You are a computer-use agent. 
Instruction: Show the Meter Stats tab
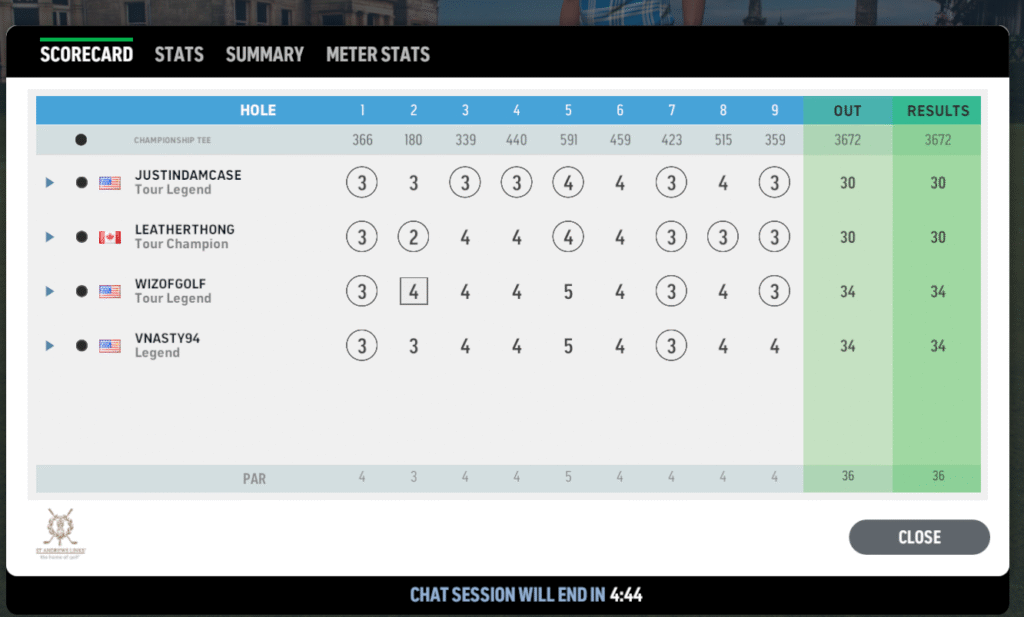378,54
